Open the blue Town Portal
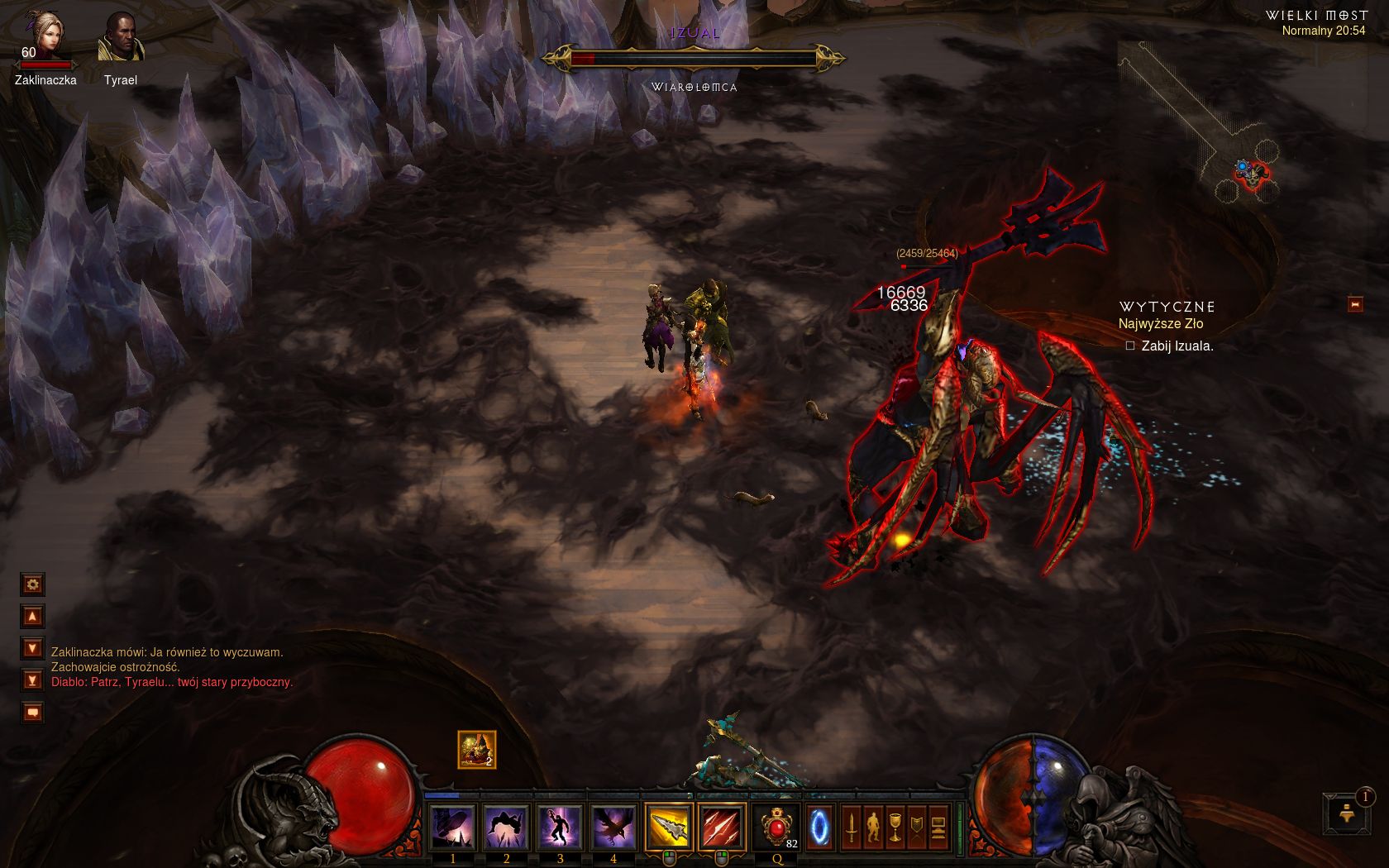This screenshot has height=868, width=1389. pos(819,826)
